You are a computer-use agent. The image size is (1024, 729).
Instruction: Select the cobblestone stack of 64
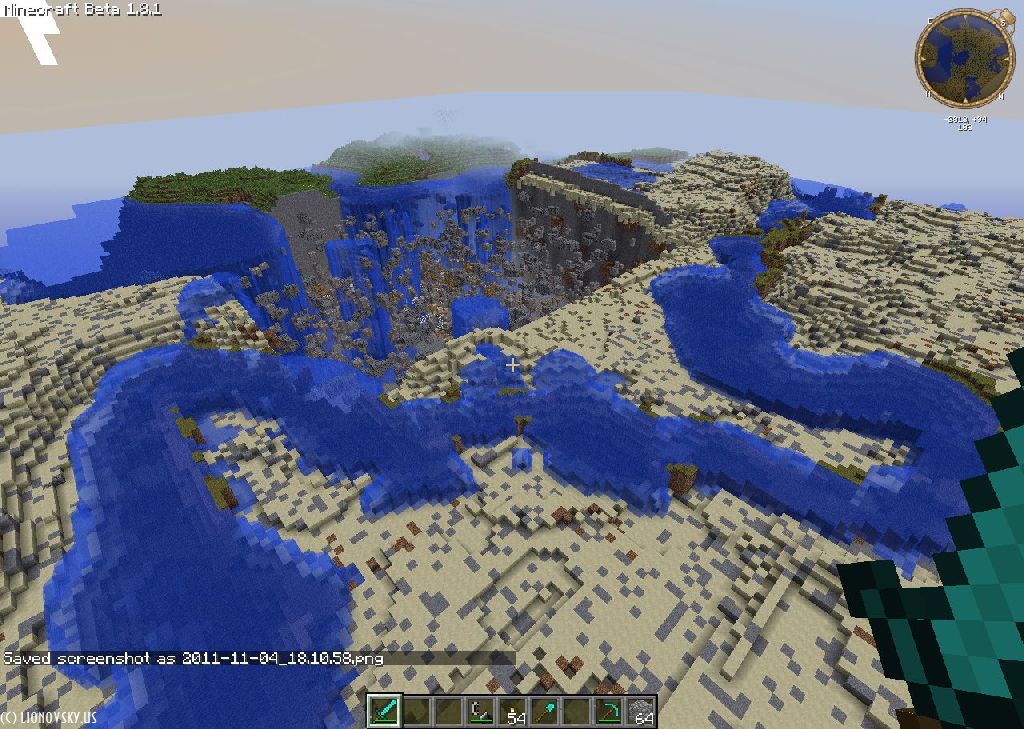641,711
